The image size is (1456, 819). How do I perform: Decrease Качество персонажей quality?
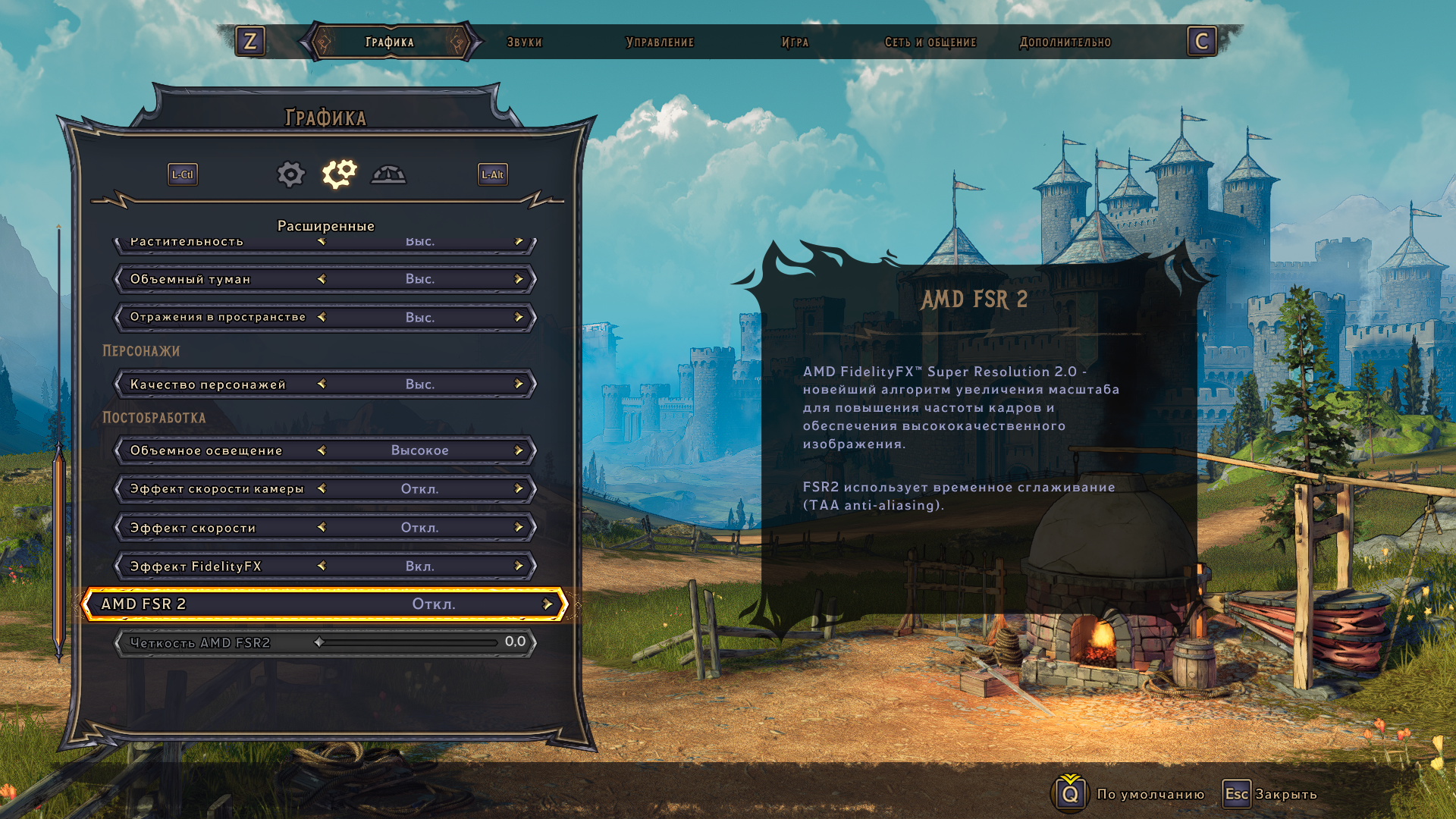pos(322,384)
